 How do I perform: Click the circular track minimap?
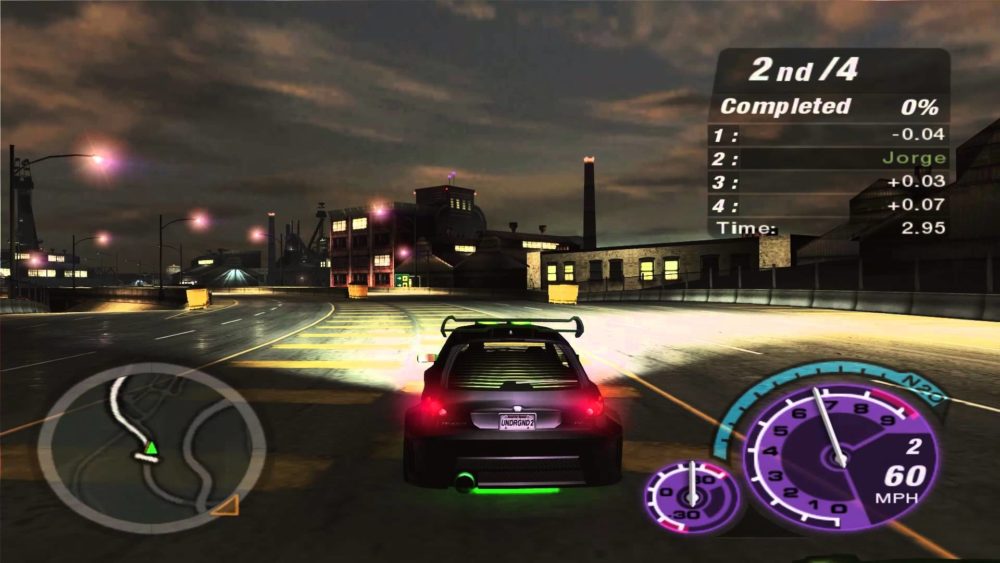pyautogui.click(x=151, y=447)
